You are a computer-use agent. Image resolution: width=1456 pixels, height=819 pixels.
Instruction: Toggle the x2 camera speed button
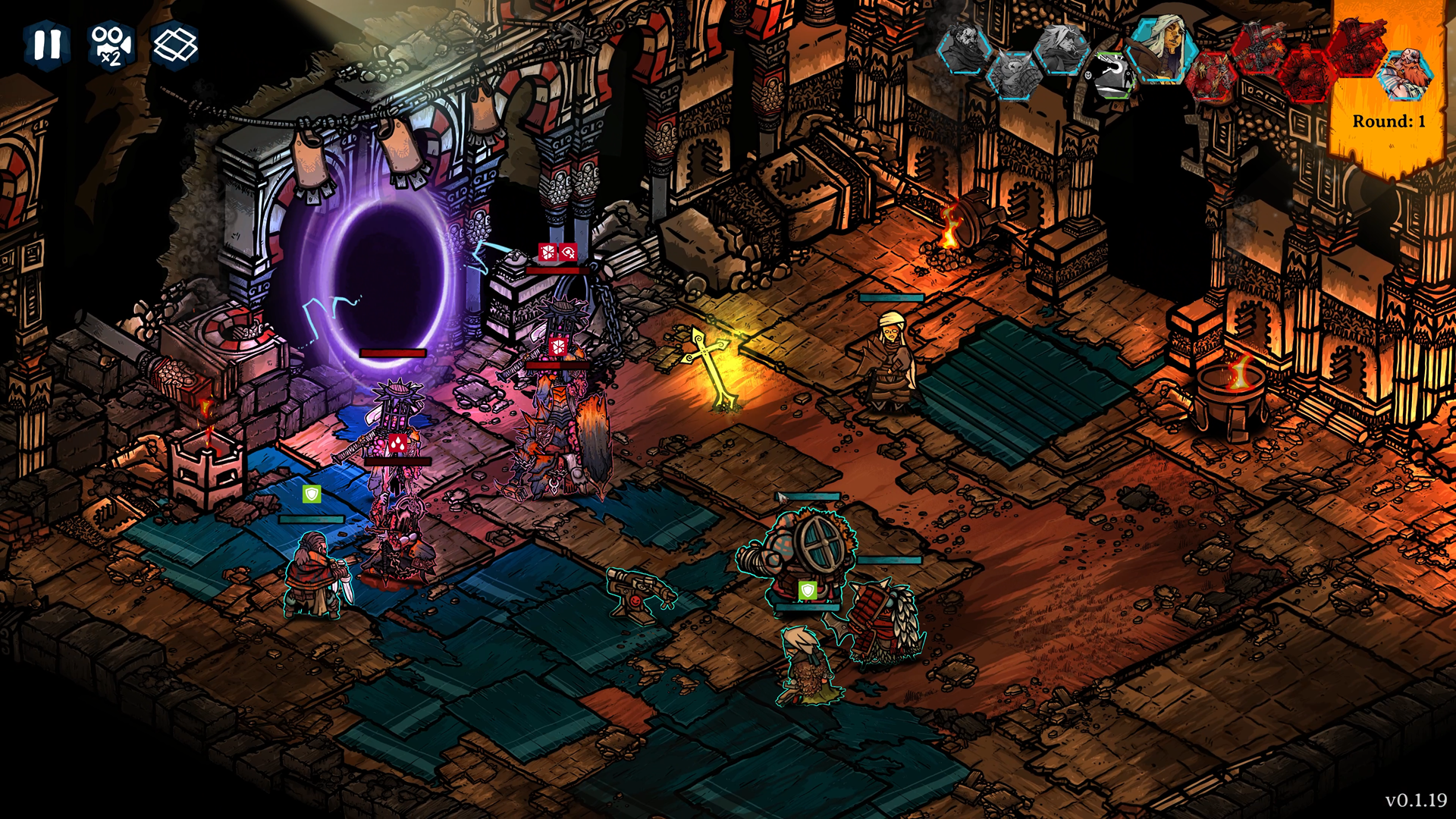(x=111, y=45)
